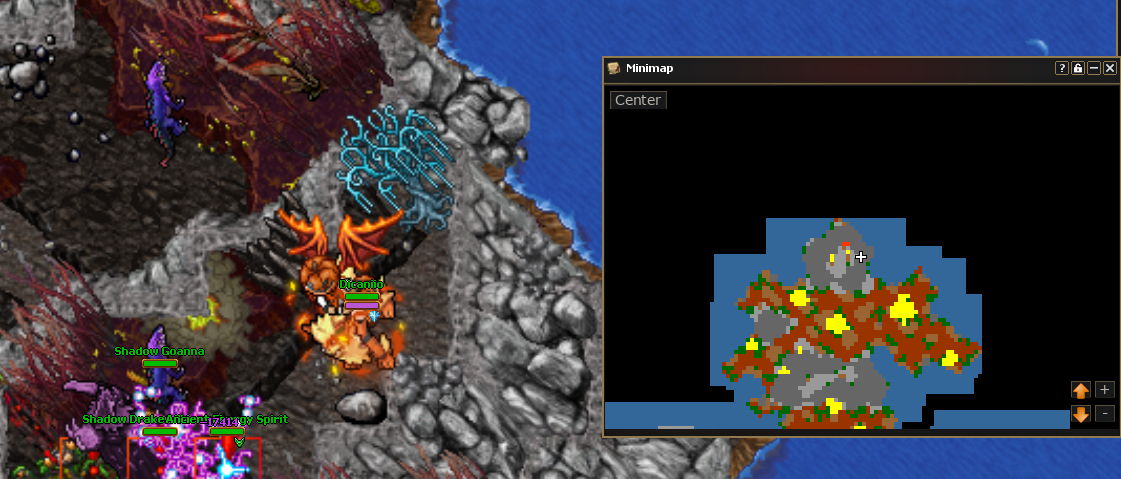The height and width of the screenshot is (479, 1121).
Task: Open the Minimap help button
Action: coord(1062,68)
